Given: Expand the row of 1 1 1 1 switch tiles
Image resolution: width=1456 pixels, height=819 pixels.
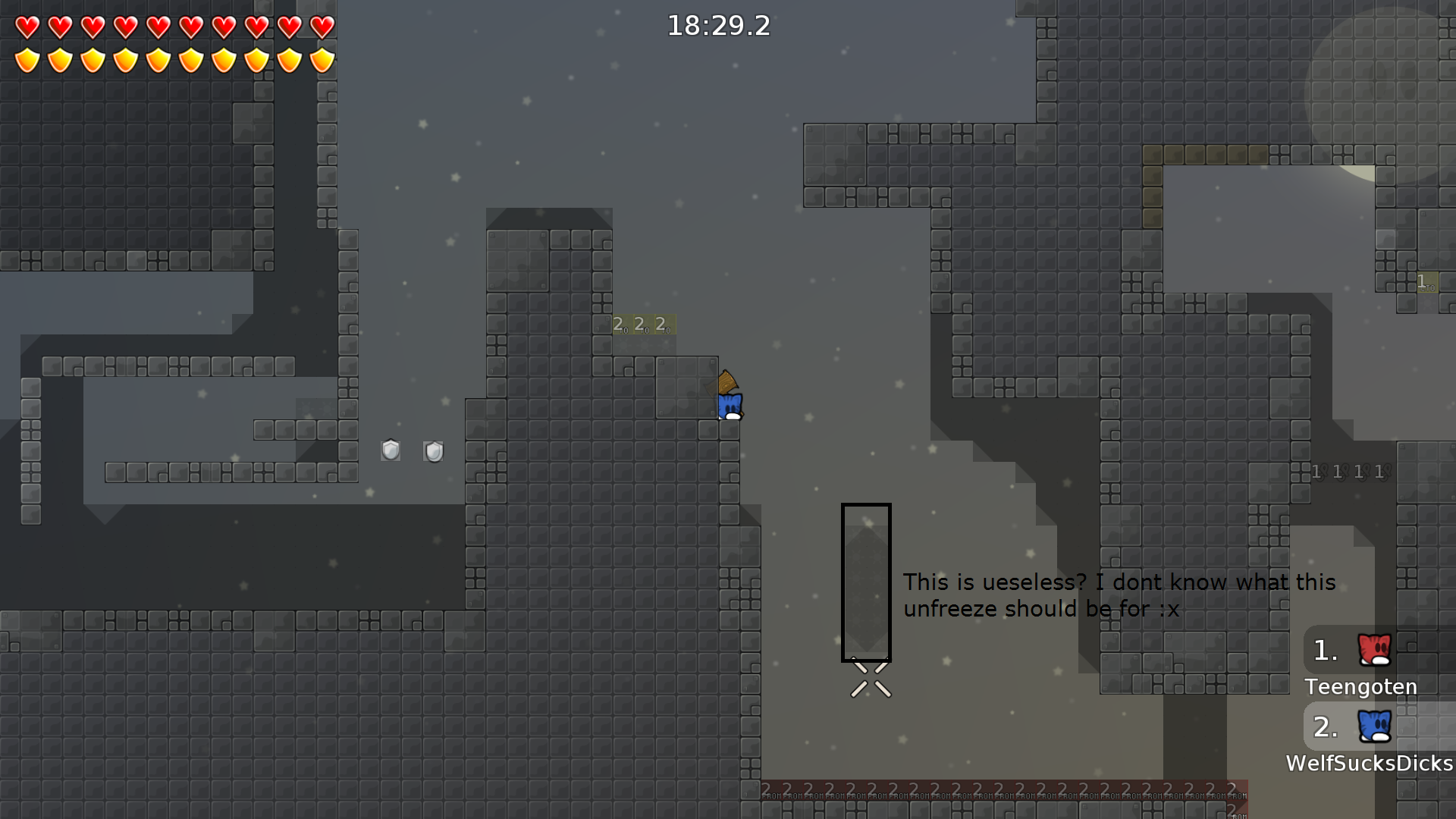Looking at the screenshot, I should [x=1346, y=472].
